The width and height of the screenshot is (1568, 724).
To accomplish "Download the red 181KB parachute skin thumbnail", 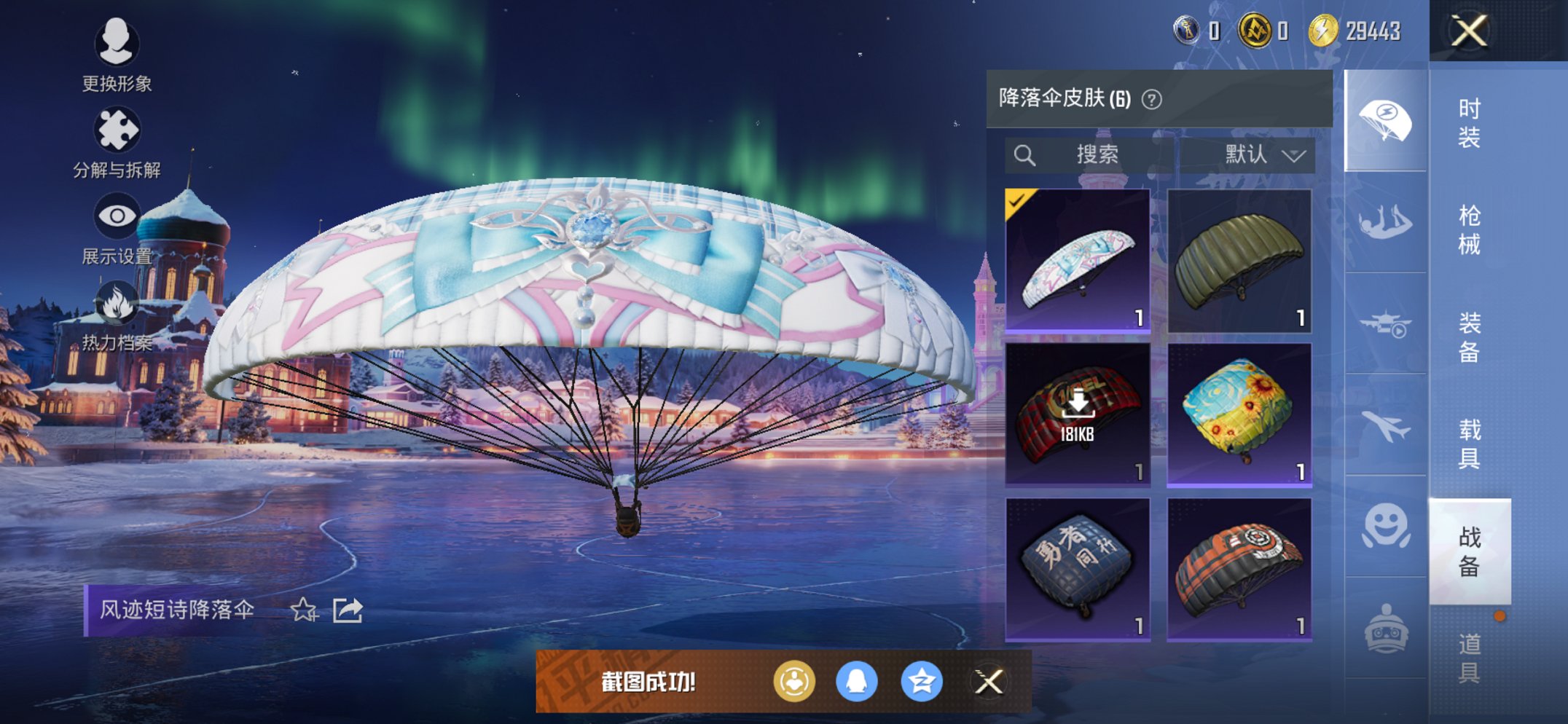I will (1076, 419).
